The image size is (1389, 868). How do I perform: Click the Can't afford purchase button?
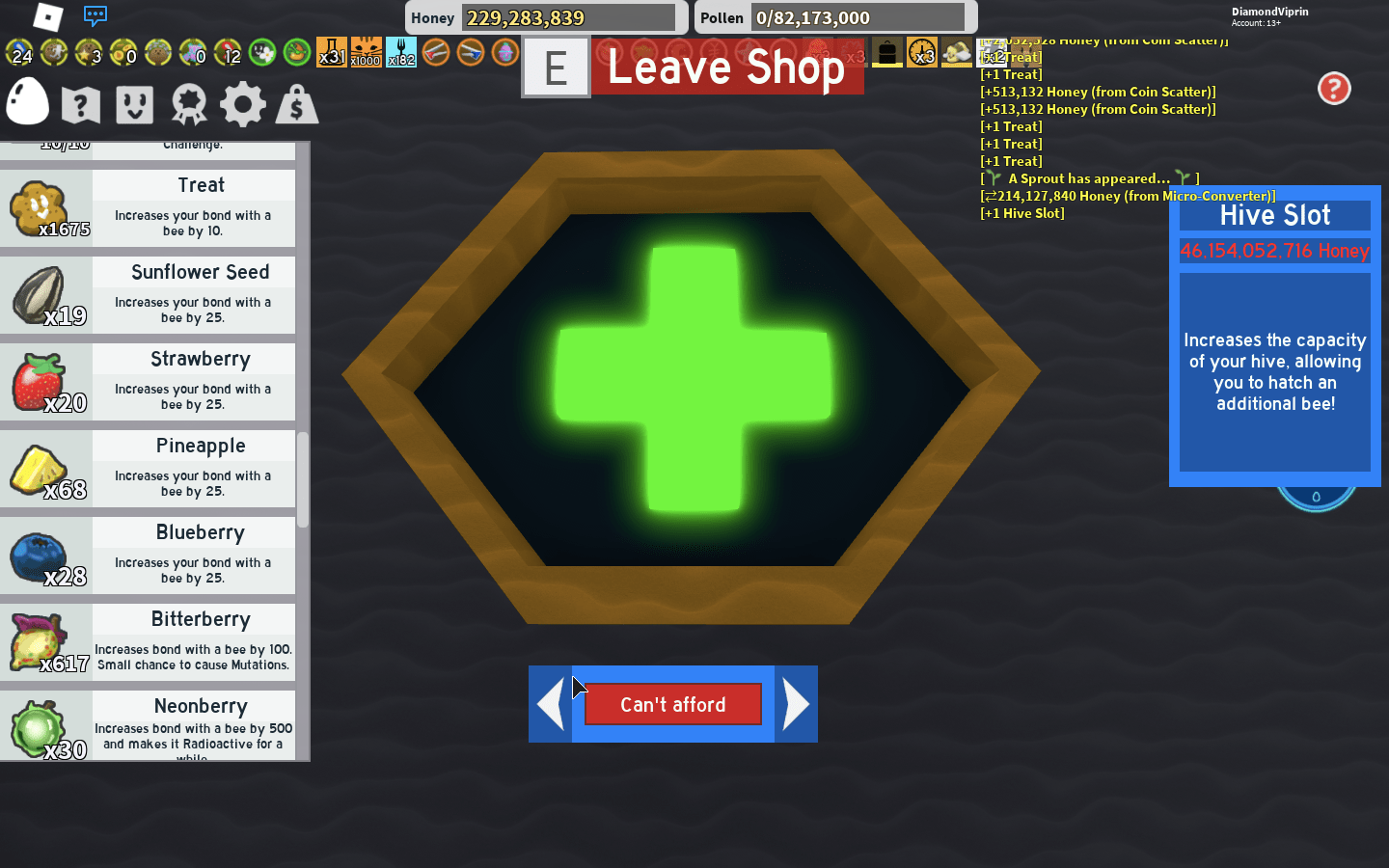672,704
